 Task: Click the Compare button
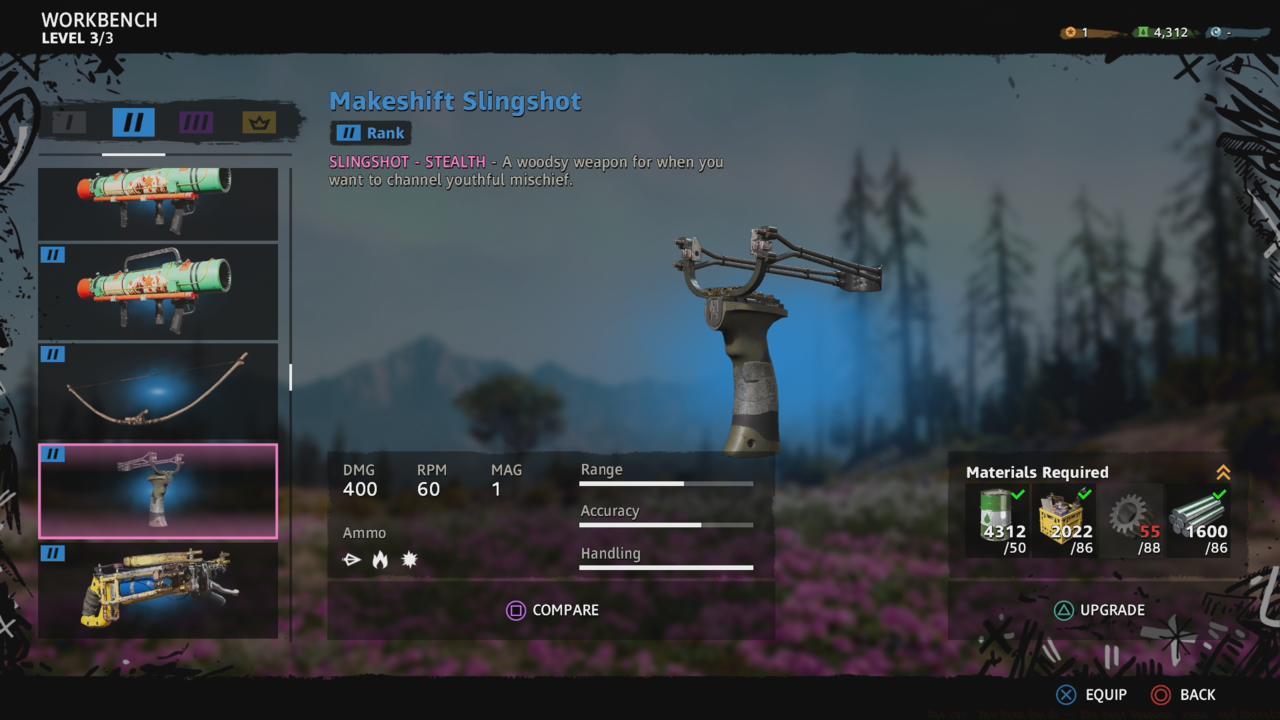click(552, 610)
